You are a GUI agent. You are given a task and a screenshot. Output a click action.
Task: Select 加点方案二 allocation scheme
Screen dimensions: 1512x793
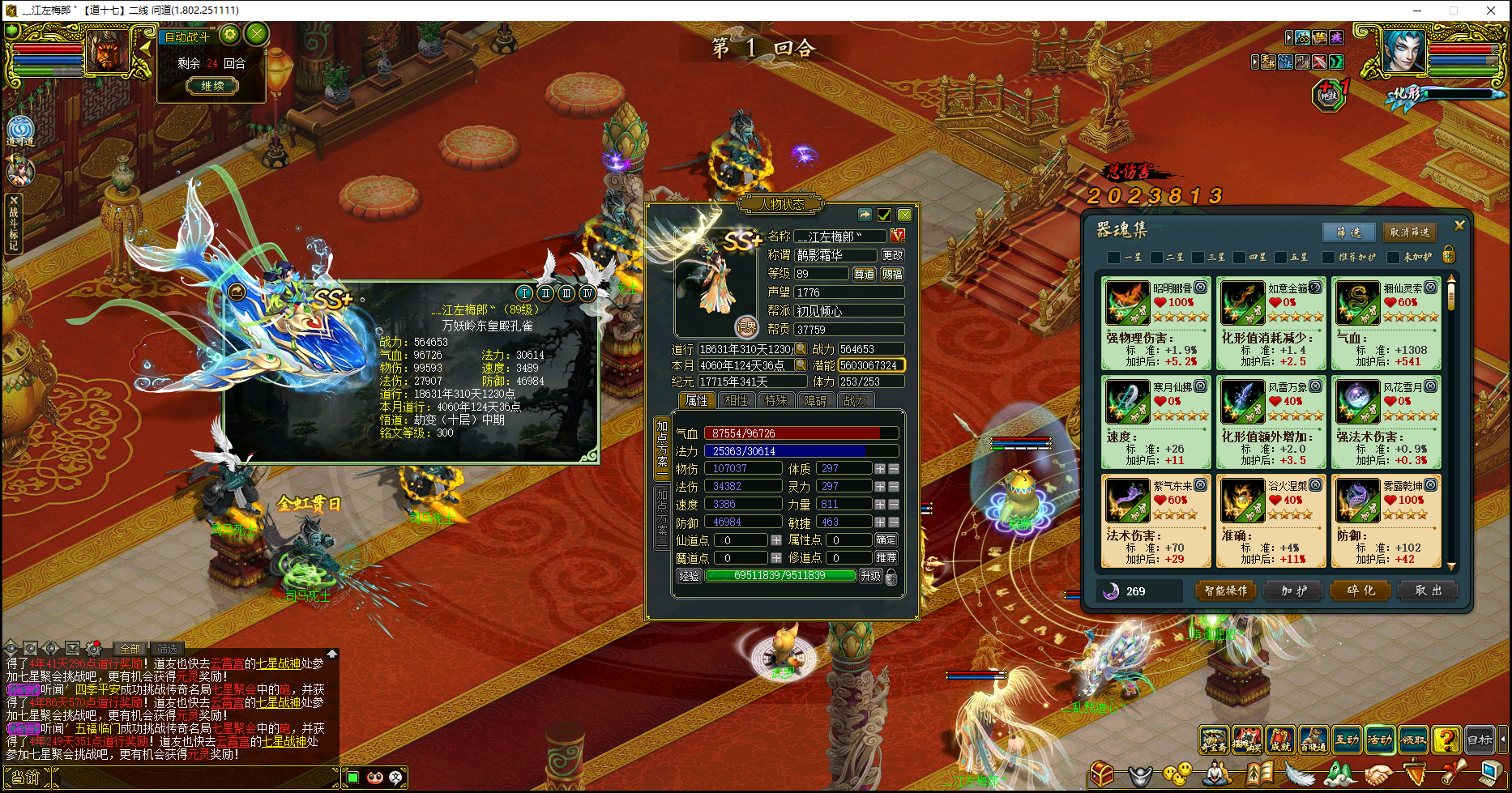pos(662,516)
